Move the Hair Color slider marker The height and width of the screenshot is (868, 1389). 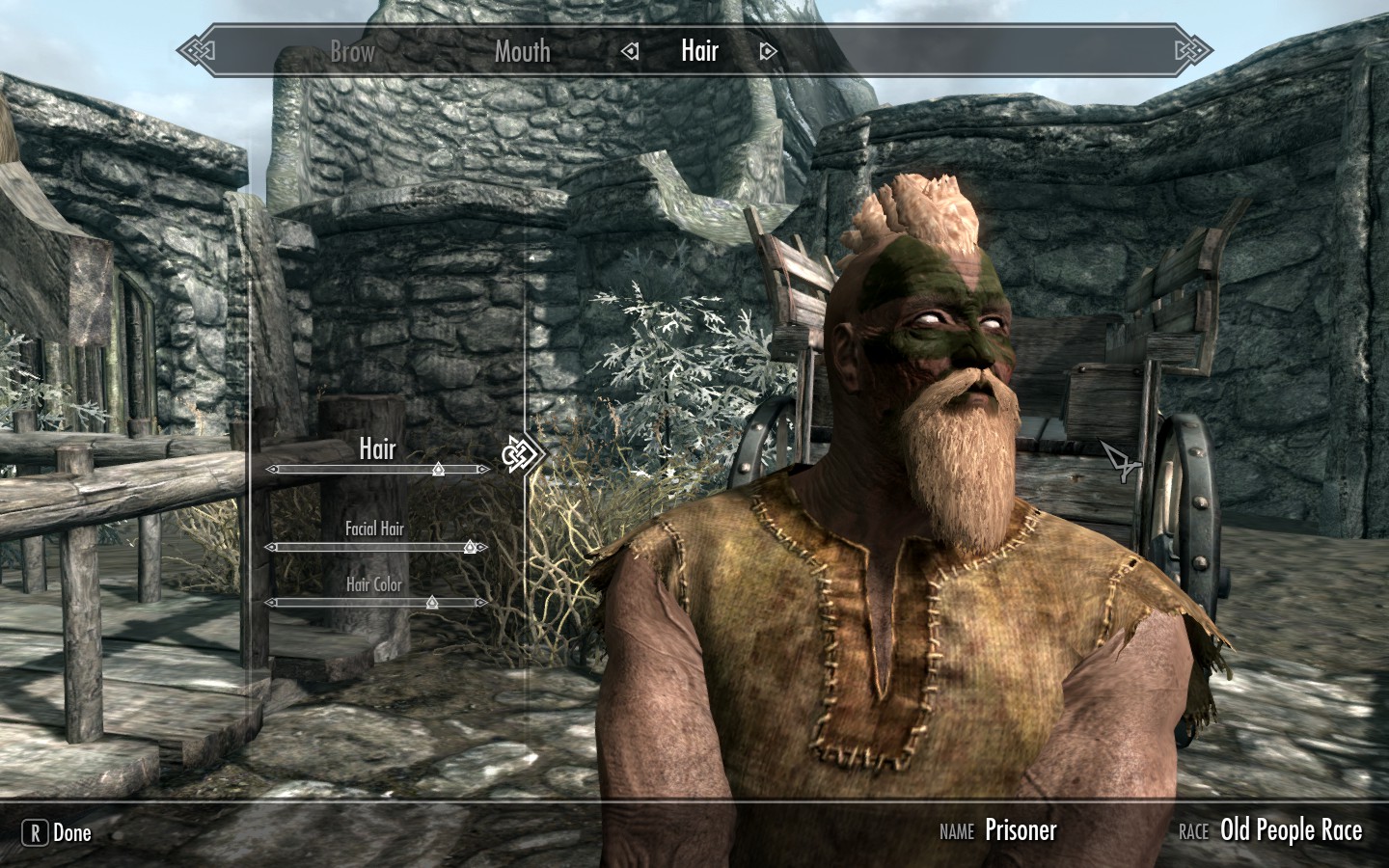431,602
